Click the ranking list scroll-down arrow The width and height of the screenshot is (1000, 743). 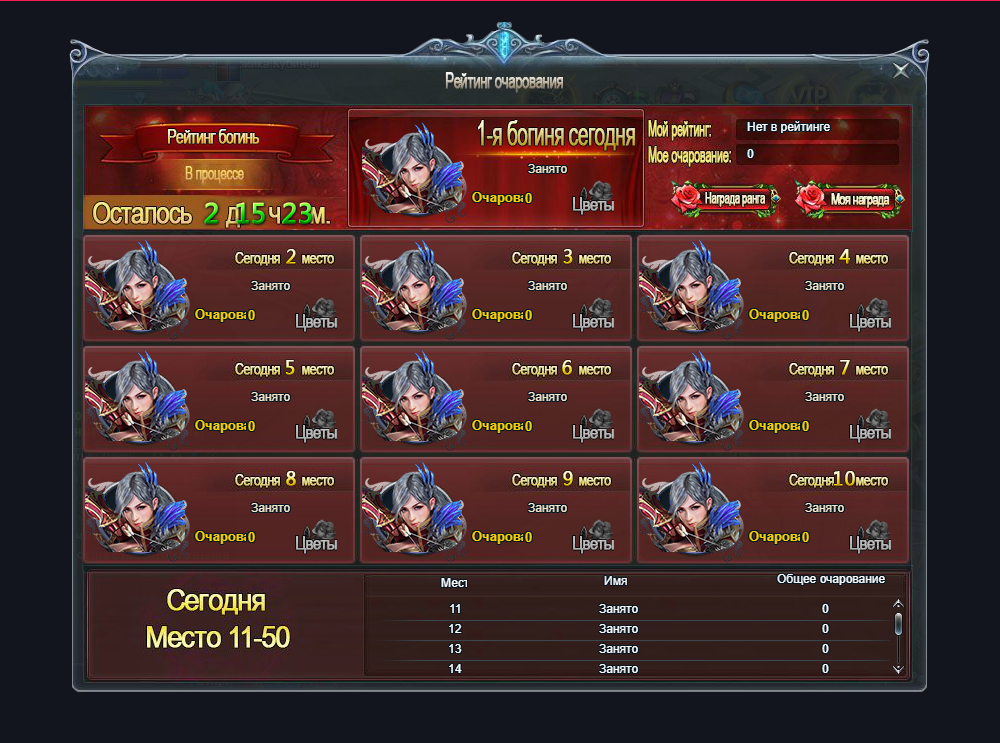(898, 668)
